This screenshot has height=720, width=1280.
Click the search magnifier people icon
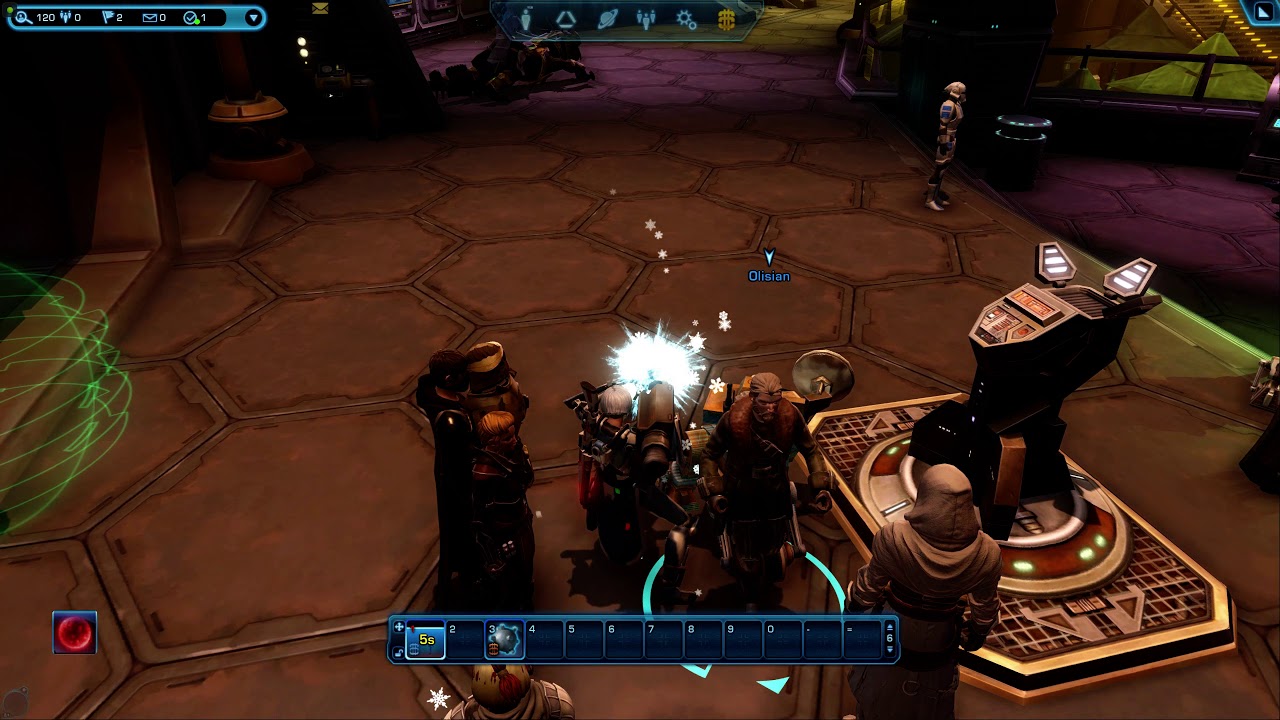click(22, 18)
